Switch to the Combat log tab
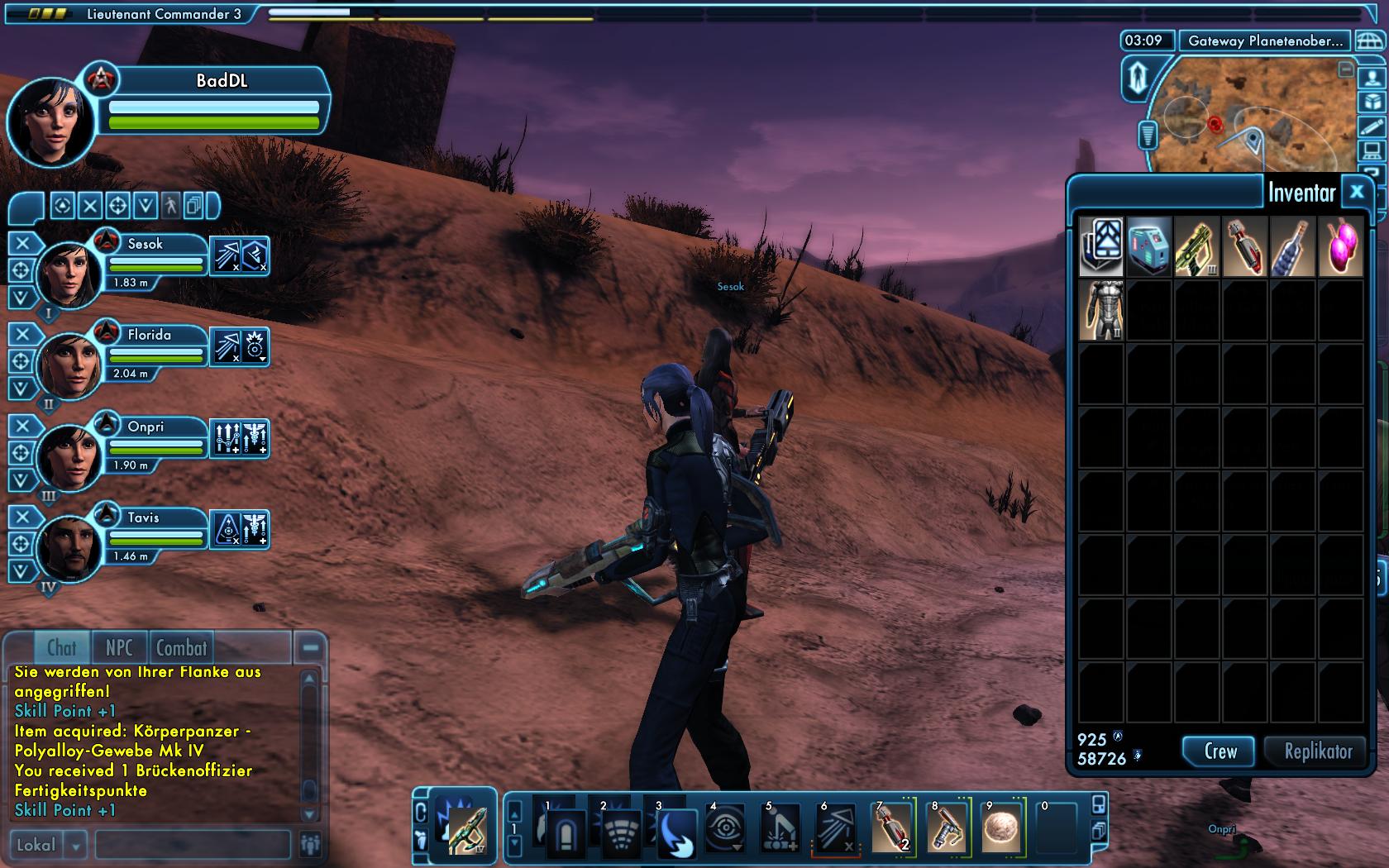This screenshot has width=1389, height=868. point(181,648)
